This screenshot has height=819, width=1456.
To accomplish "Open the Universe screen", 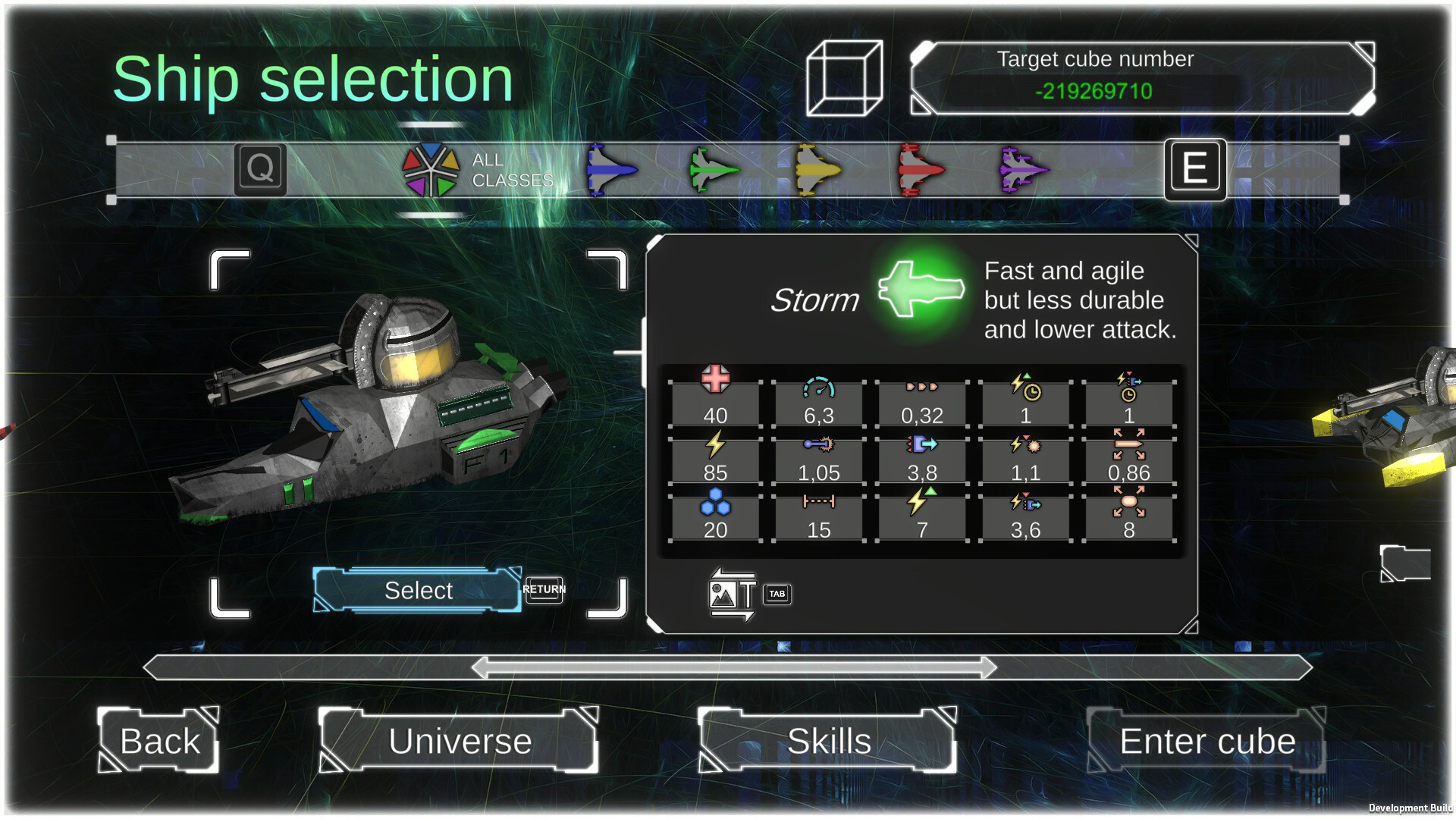I will (x=460, y=741).
